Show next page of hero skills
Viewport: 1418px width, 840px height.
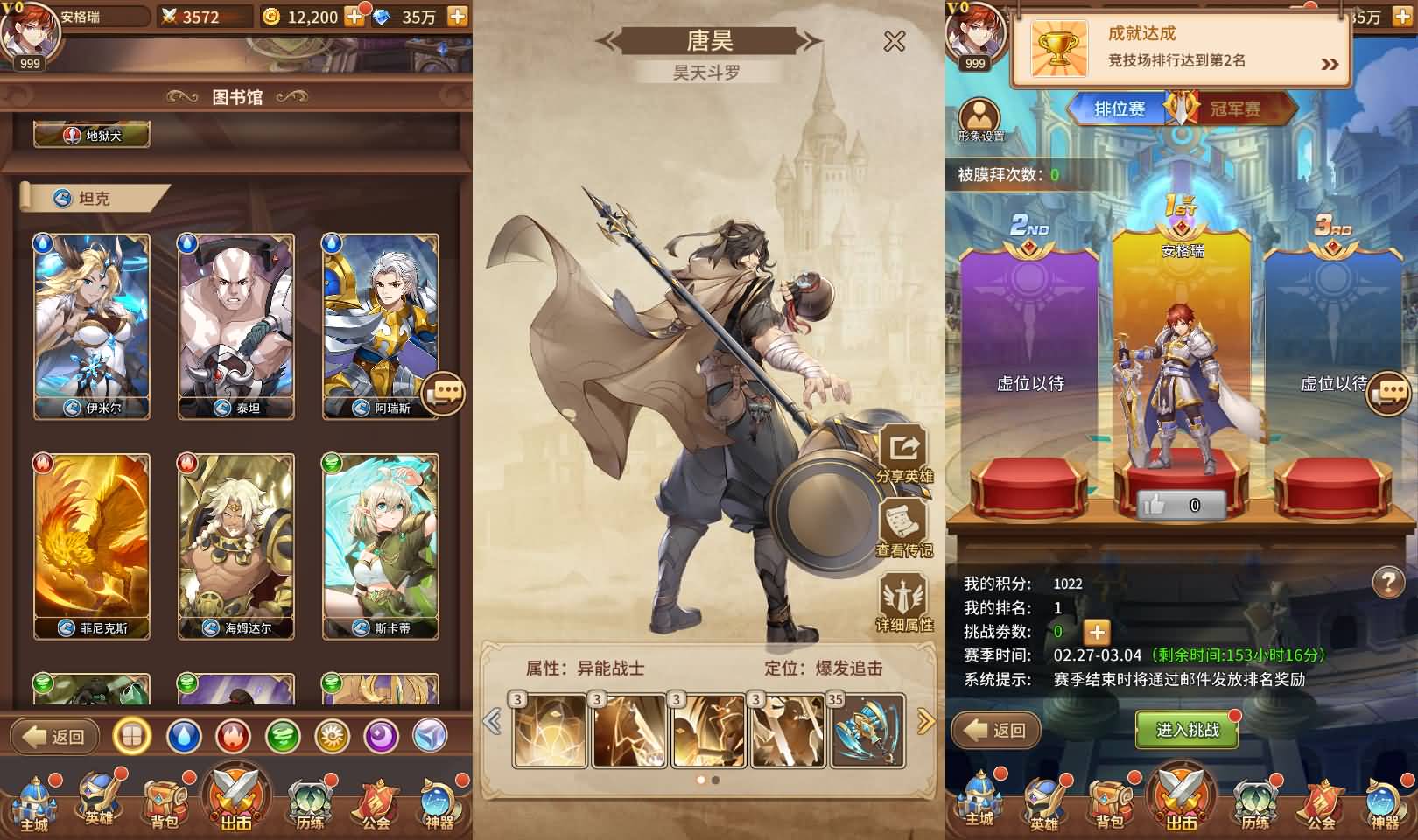click(925, 722)
